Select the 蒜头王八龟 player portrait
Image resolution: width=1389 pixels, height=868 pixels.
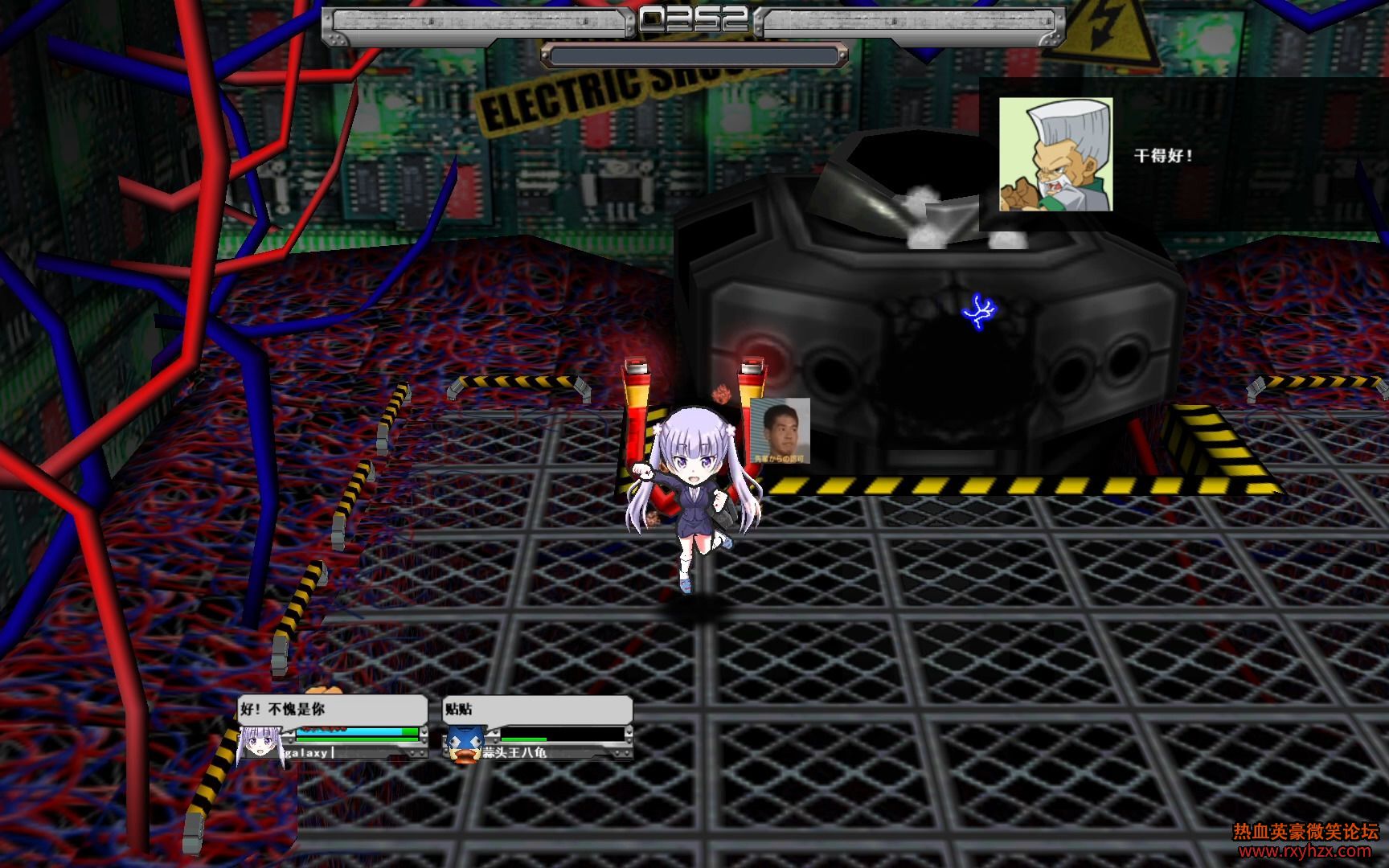tap(464, 745)
